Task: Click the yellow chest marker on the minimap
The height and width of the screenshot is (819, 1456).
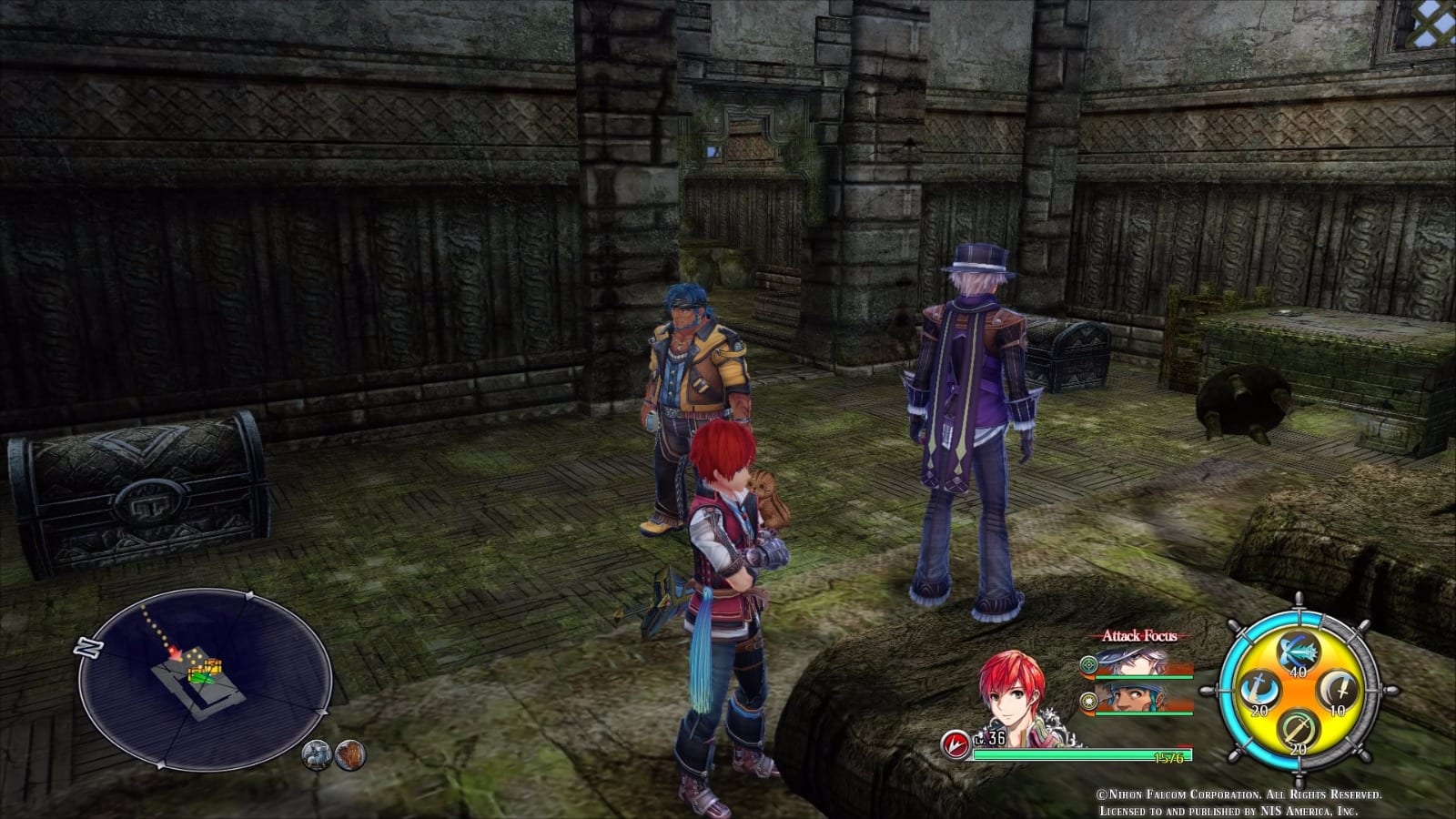Action: (x=212, y=667)
